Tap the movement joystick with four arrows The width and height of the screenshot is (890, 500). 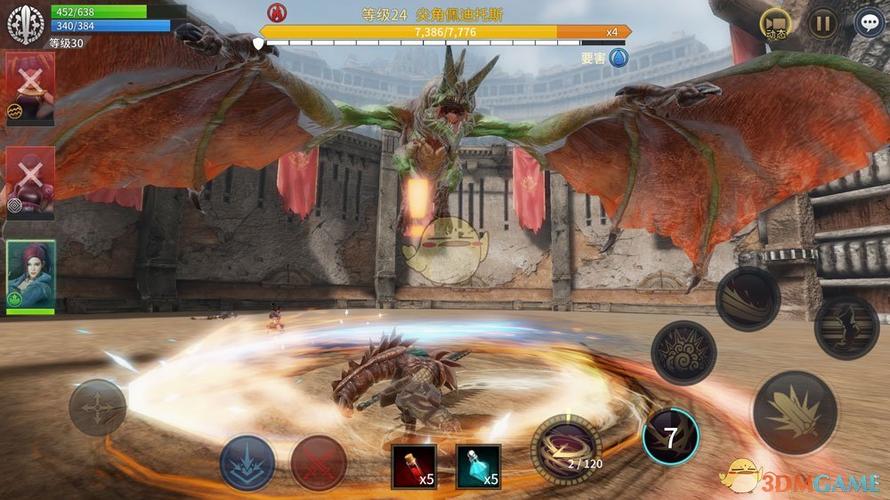click(97, 407)
